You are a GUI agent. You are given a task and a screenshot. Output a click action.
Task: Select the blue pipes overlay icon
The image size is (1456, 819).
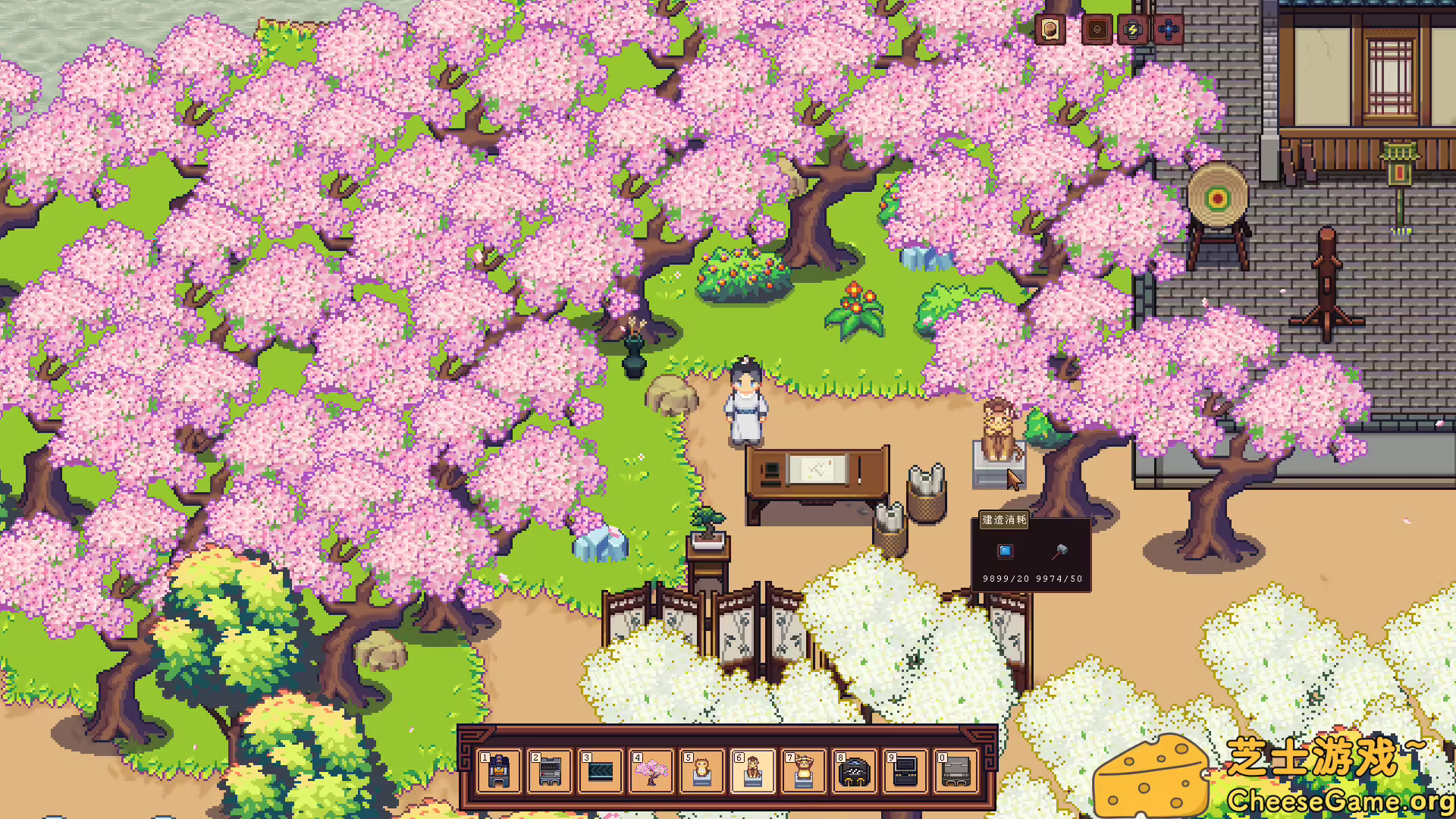point(1168,30)
